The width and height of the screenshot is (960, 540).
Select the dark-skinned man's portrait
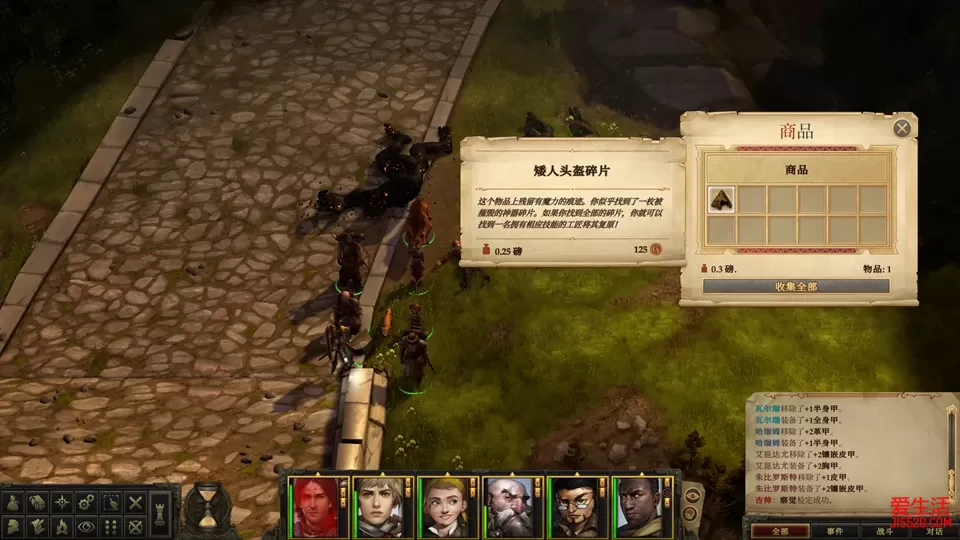pyautogui.click(x=640, y=506)
